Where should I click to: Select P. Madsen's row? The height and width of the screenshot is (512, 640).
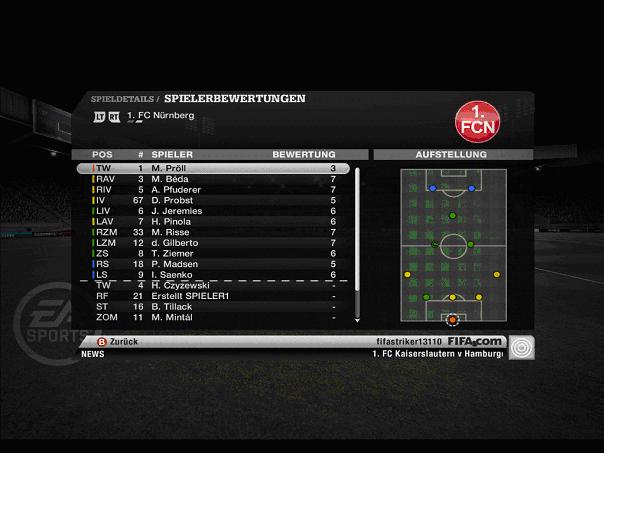[214, 264]
